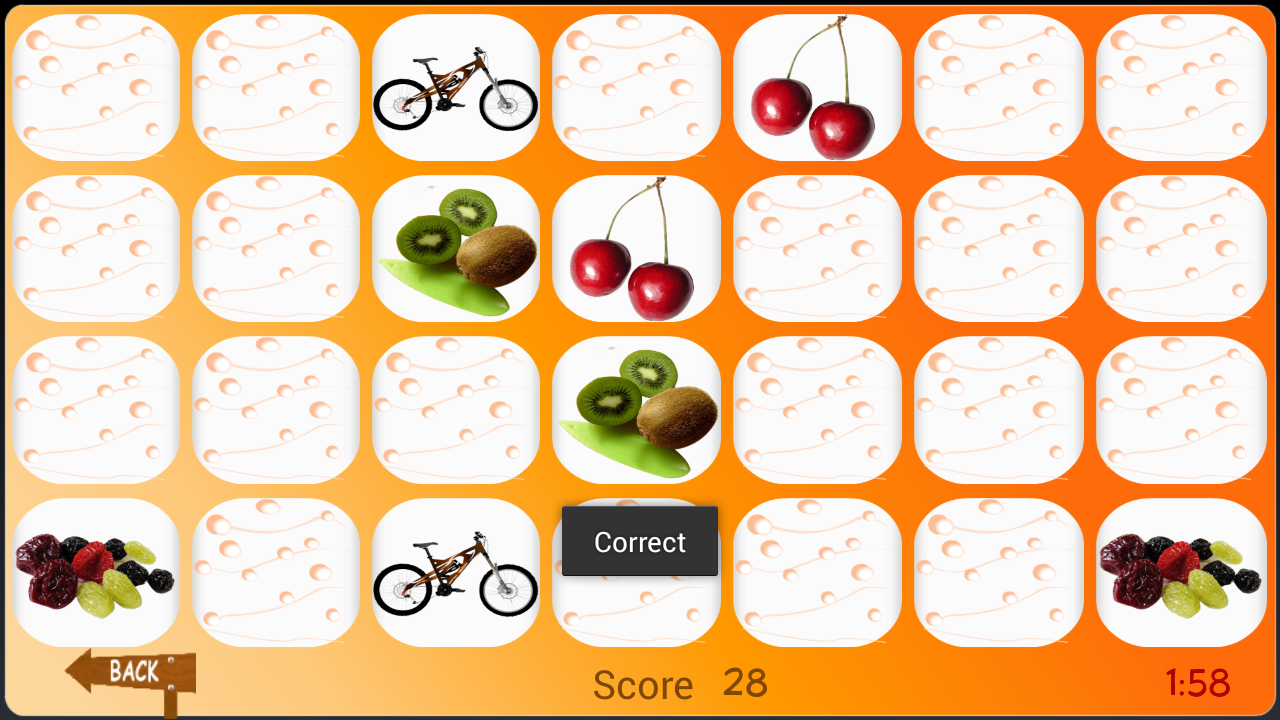Select the kiwi card in the third row
The width and height of the screenshot is (1280, 720).
(x=637, y=408)
